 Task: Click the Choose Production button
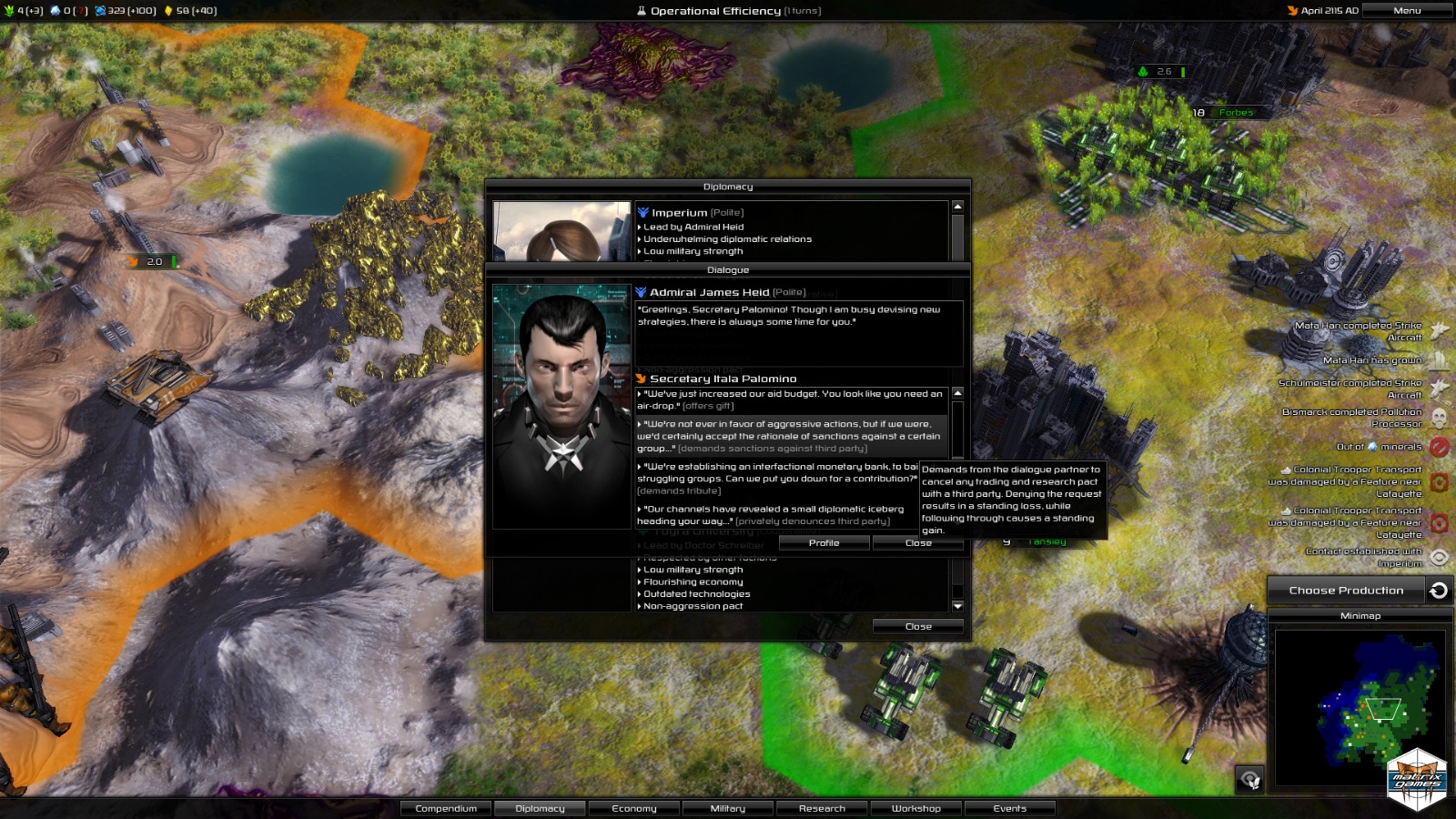[1346, 591]
